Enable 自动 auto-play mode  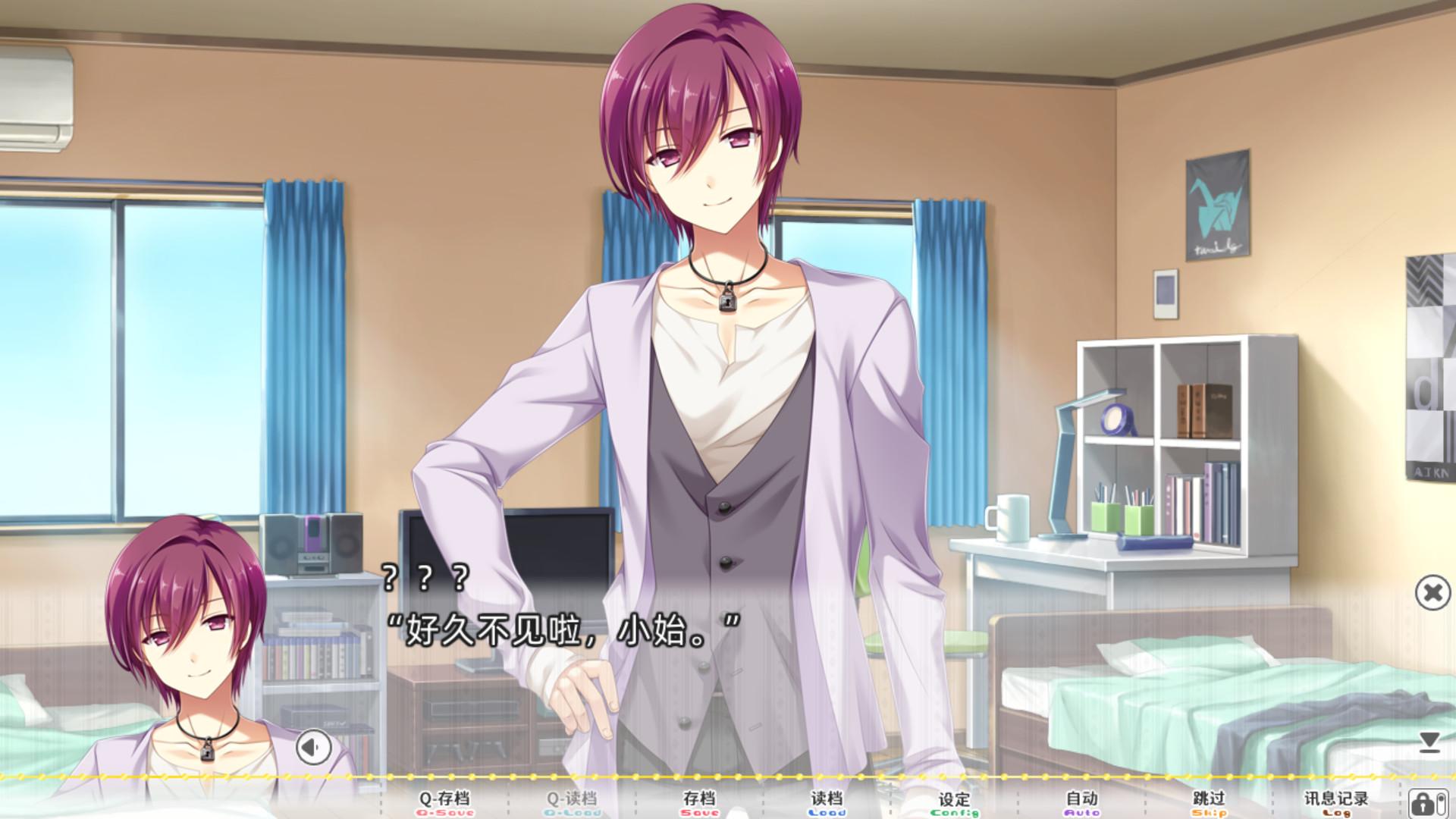click(1083, 800)
